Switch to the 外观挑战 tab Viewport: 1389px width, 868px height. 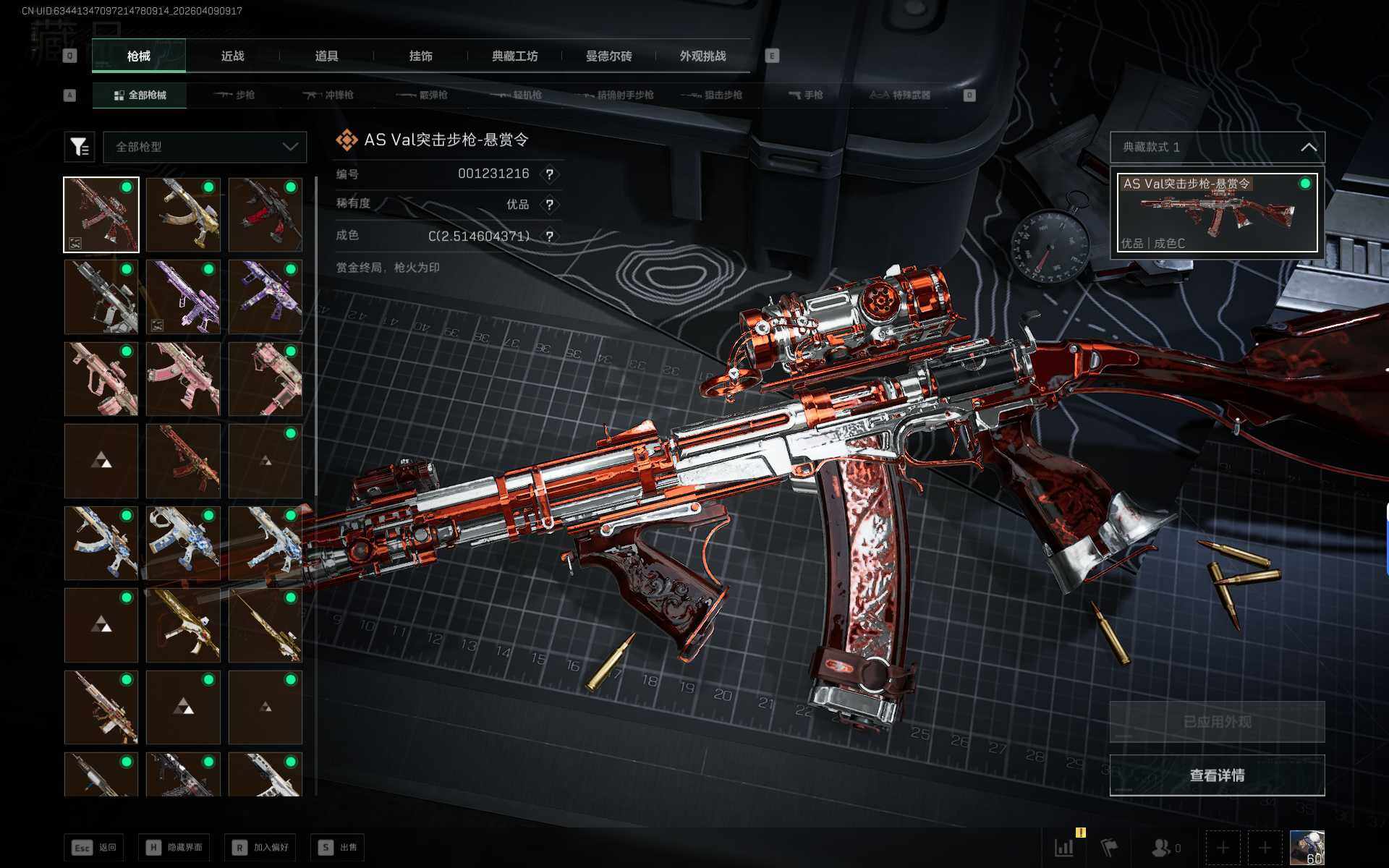pyautogui.click(x=702, y=56)
